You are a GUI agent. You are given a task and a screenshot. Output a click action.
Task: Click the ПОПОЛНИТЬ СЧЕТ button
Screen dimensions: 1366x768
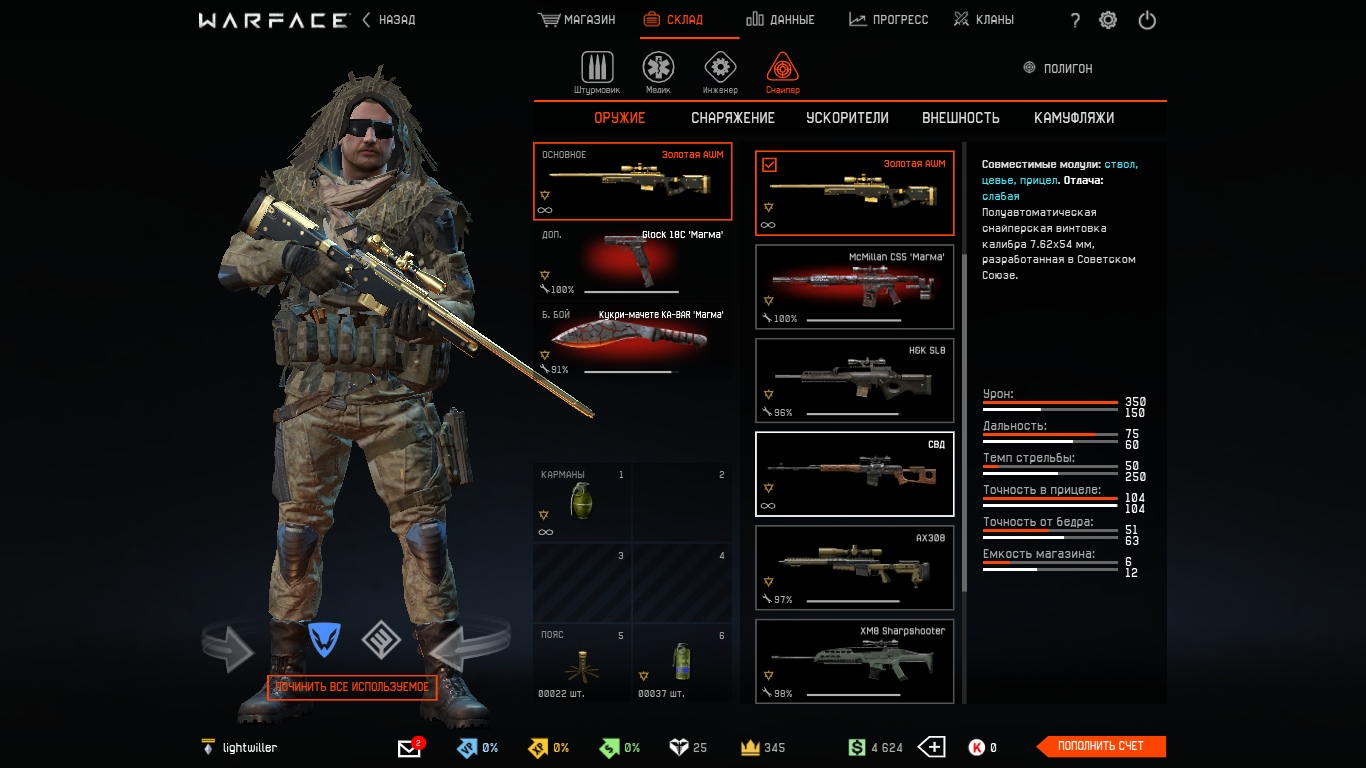click(1100, 746)
